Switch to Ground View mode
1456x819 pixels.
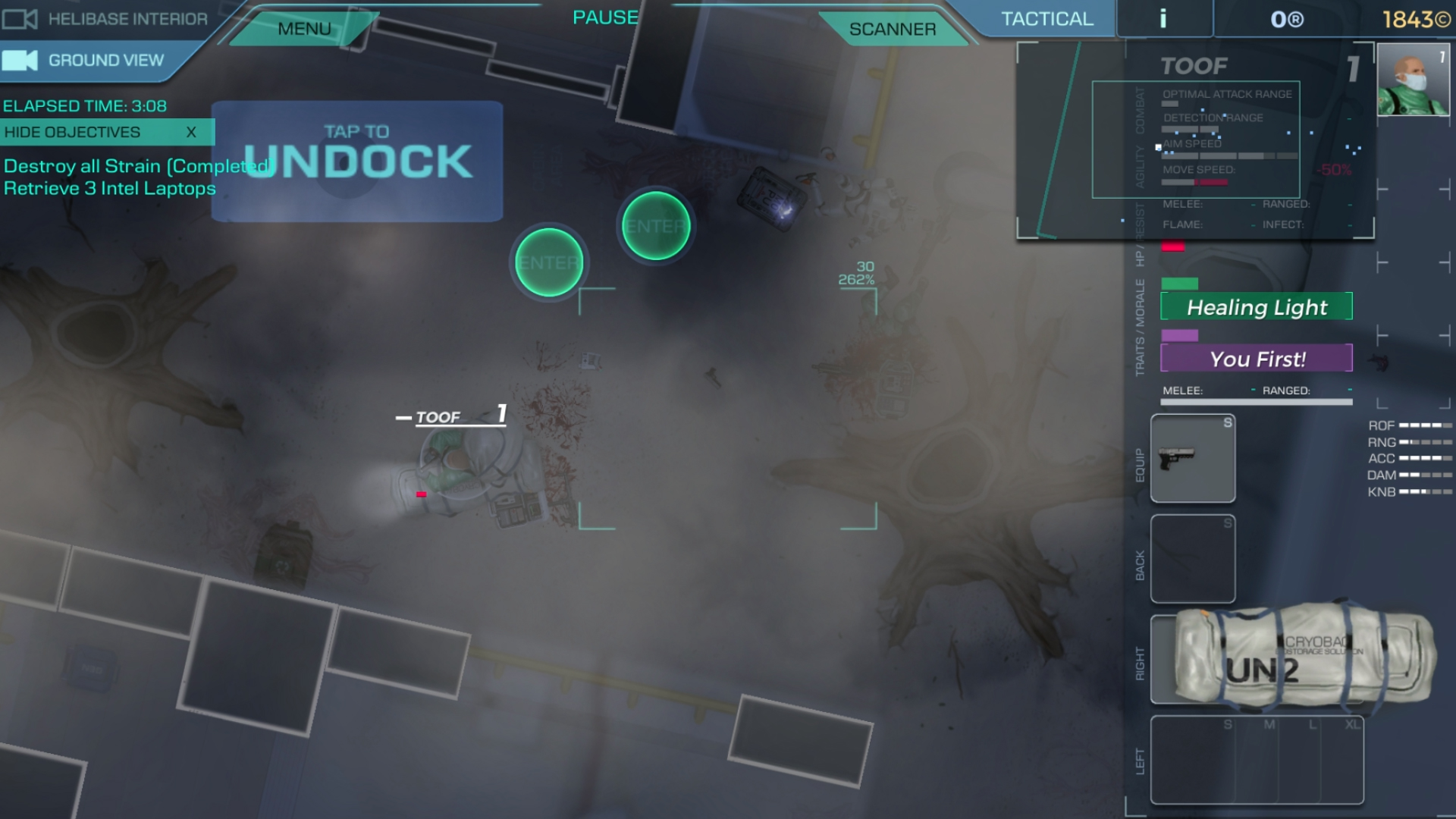point(106,59)
